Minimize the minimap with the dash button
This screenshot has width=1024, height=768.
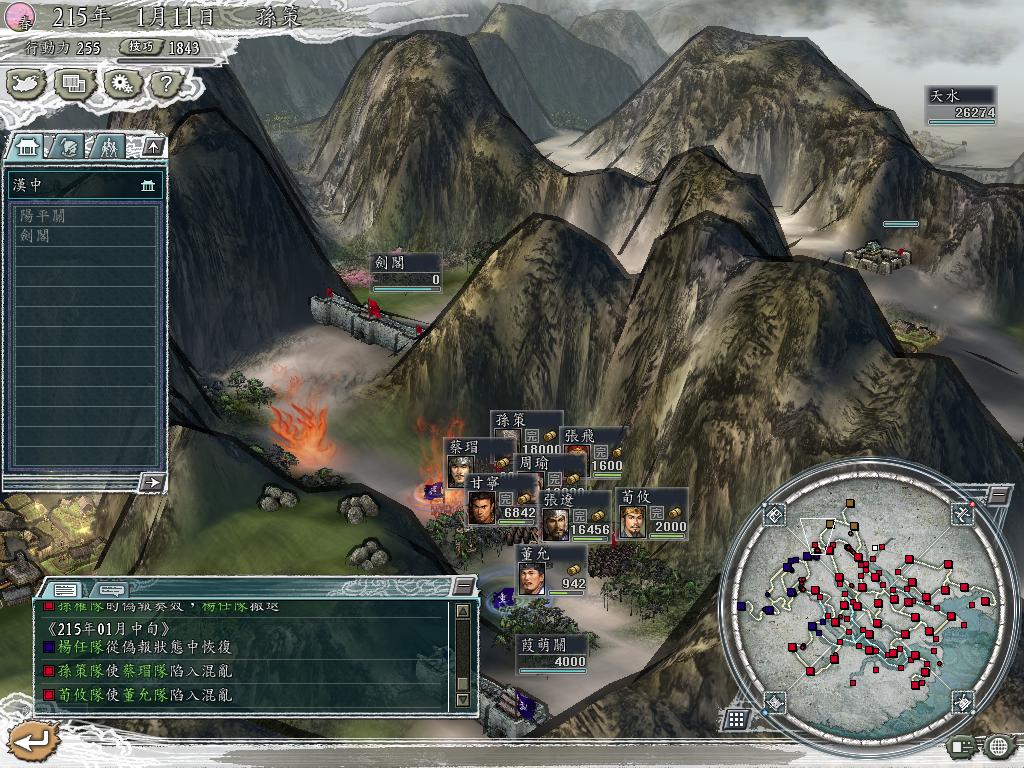point(999,494)
